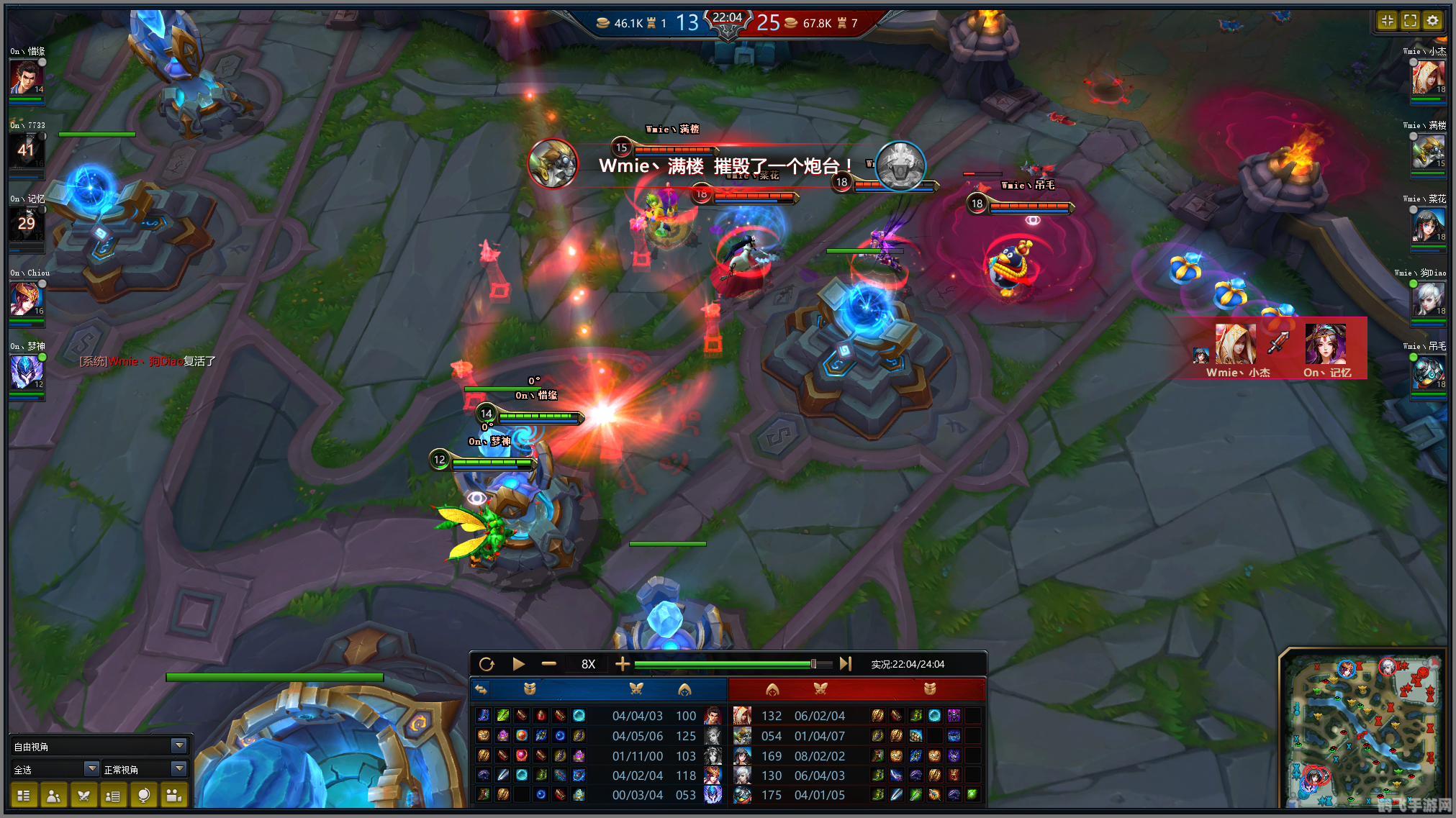Image resolution: width=1456 pixels, height=818 pixels.
Task: Click the video camera toolbar button
Action: [x=174, y=796]
